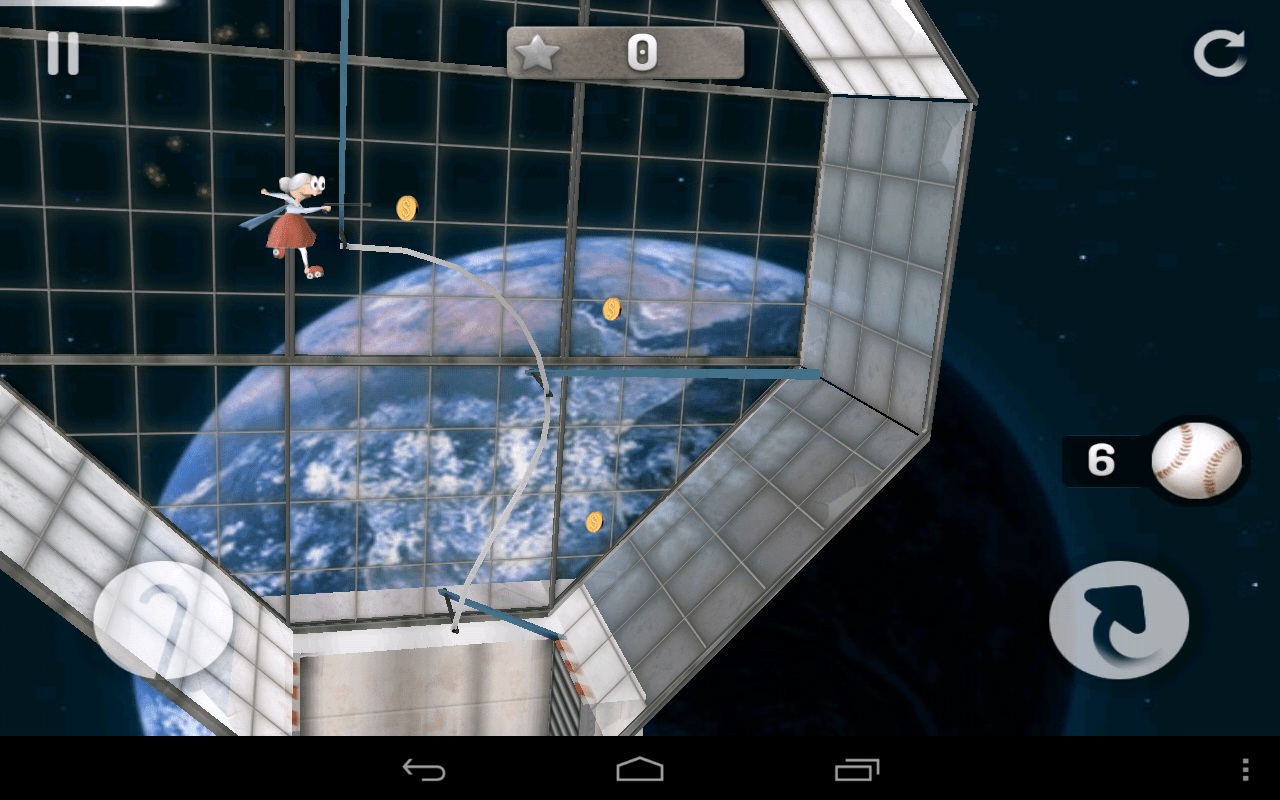Tap the coin near Granny
The image size is (1280, 800).
(406, 209)
